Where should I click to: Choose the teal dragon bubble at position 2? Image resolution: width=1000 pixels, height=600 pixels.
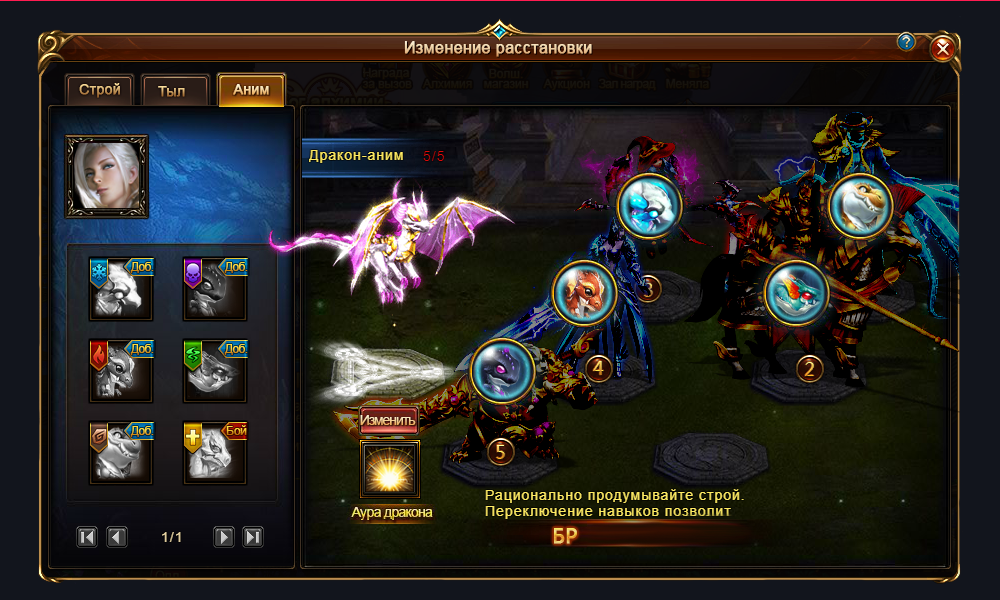point(796,290)
